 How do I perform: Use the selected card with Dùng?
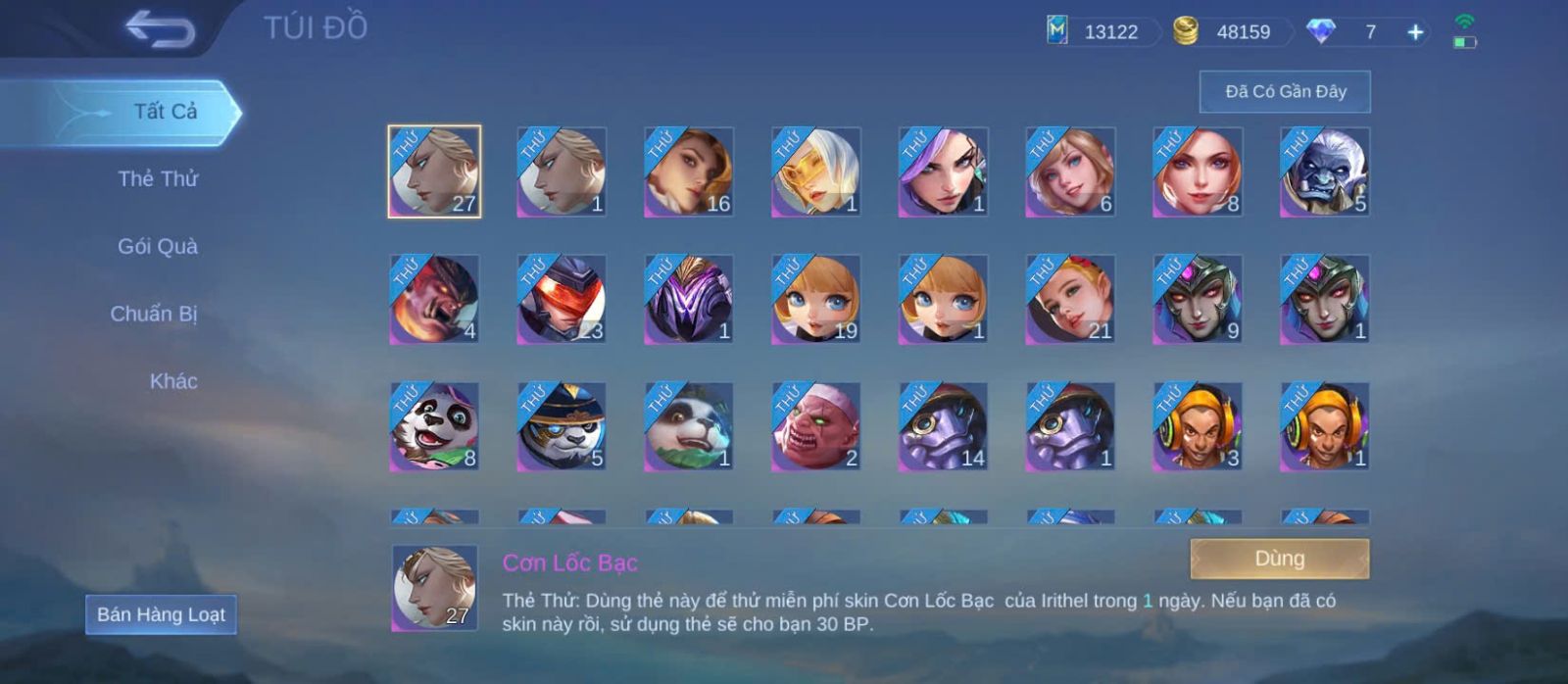pyautogui.click(x=1279, y=559)
